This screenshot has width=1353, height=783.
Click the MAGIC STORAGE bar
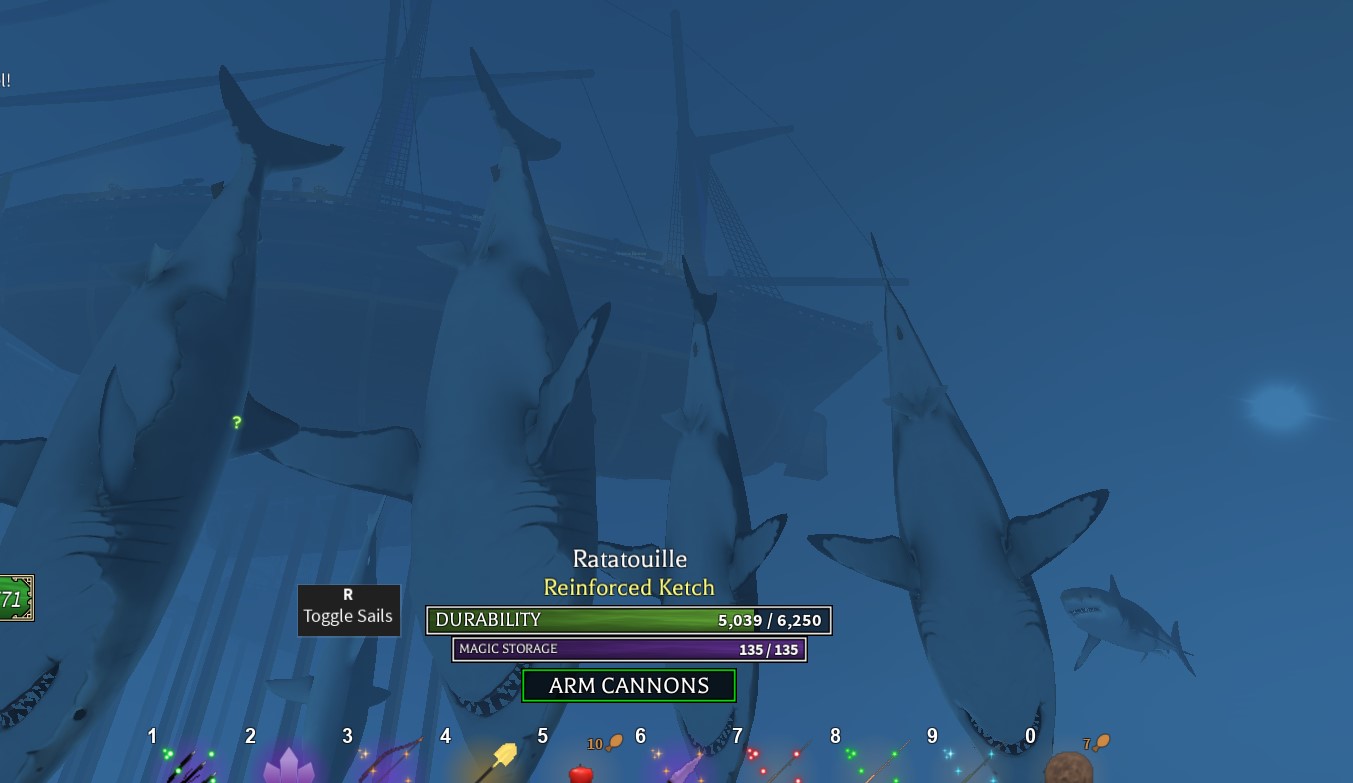click(x=628, y=649)
